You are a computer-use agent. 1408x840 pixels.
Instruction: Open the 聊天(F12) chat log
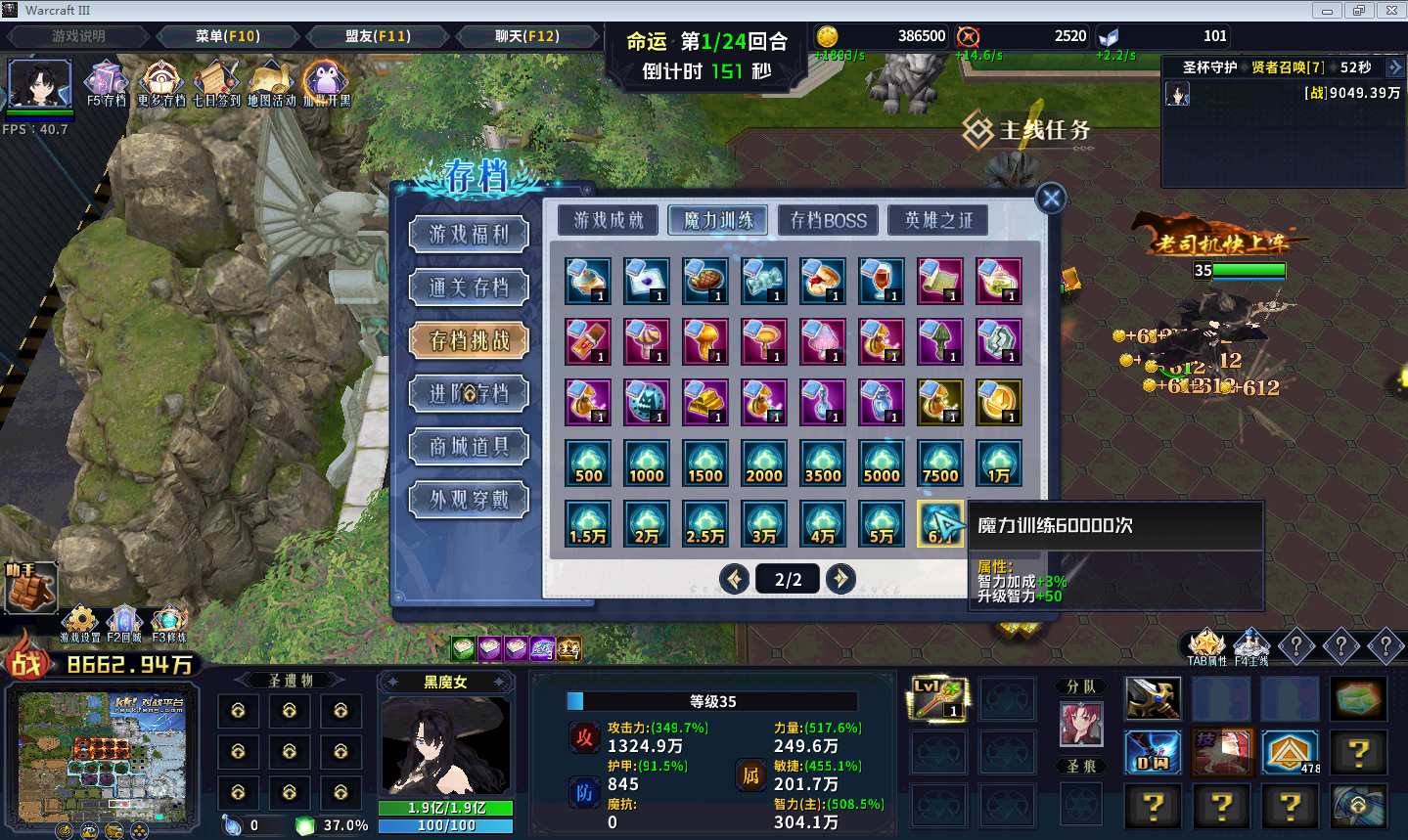pyautogui.click(x=526, y=36)
